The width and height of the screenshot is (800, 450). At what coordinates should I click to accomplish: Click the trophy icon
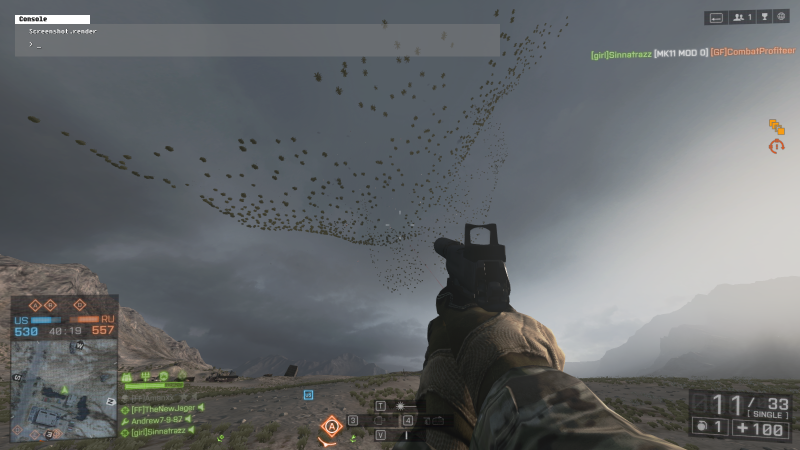(x=763, y=17)
